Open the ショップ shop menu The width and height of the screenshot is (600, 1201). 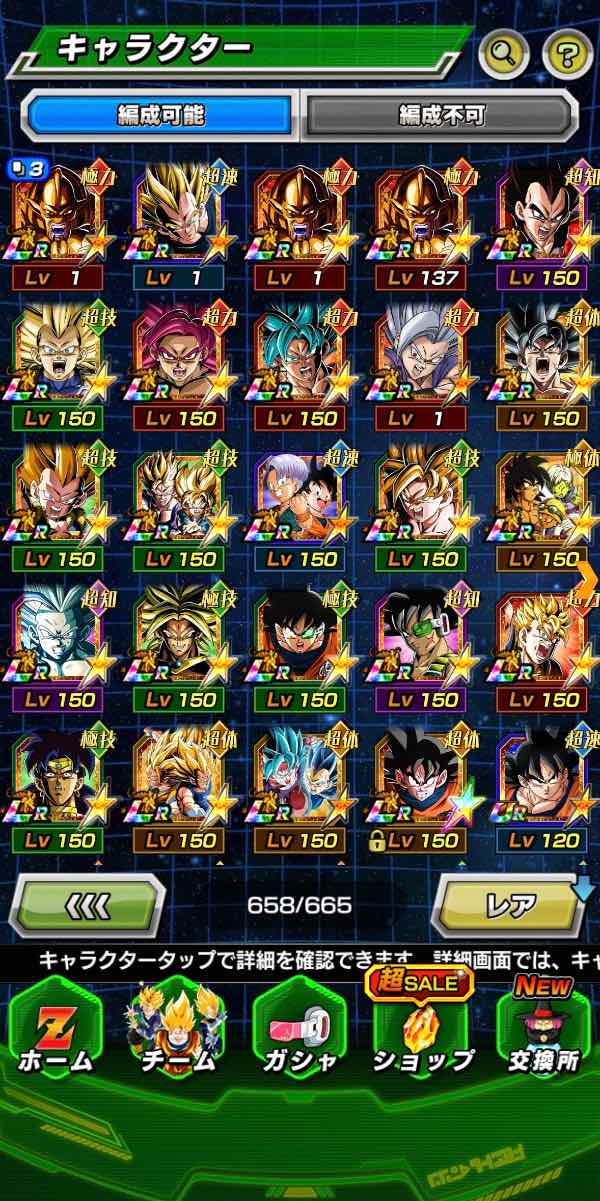(x=423, y=1030)
